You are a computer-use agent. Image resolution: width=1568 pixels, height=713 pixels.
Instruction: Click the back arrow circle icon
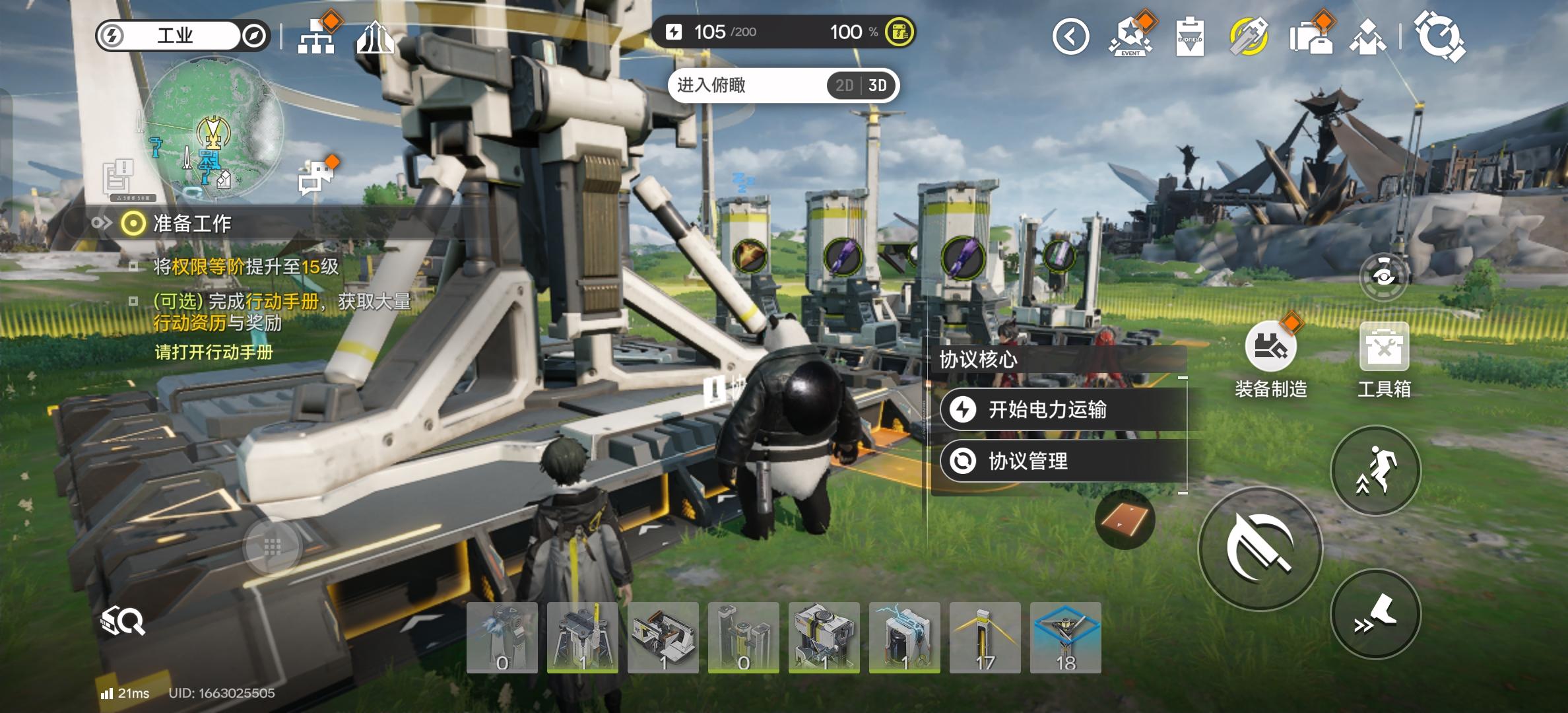tap(1070, 36)
